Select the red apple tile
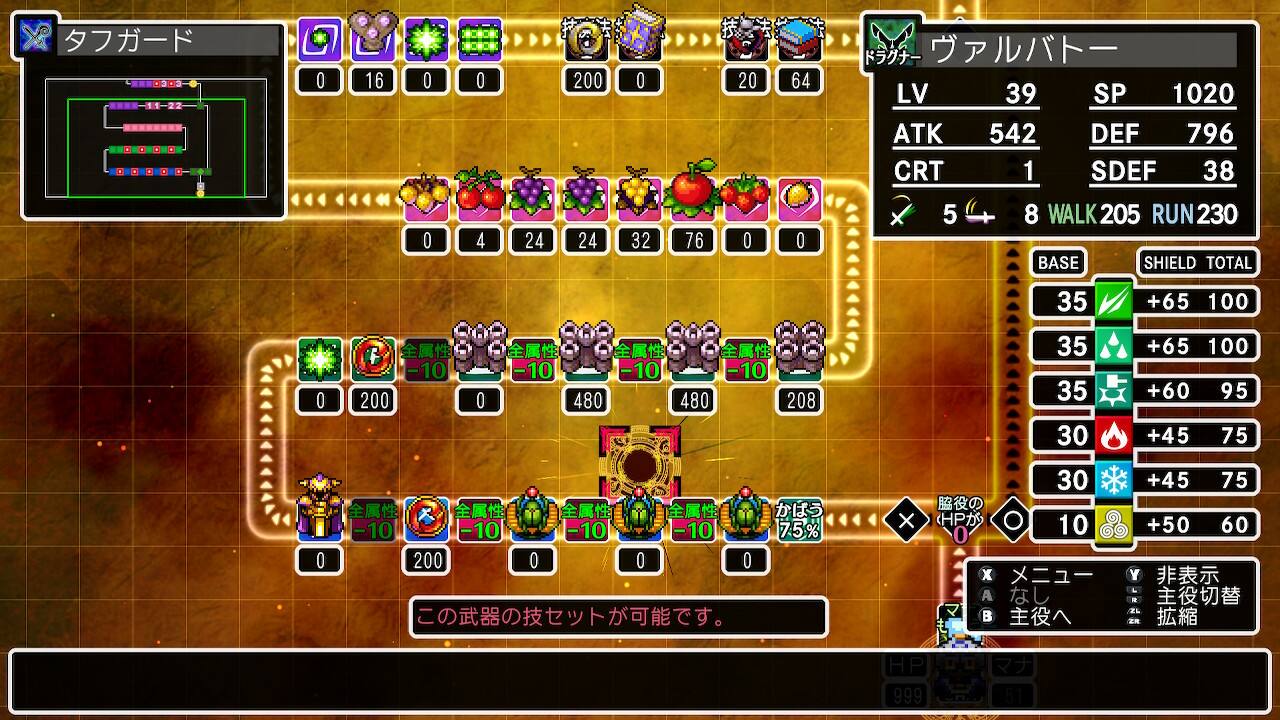This screenshot has width=1280, height=720. point(692,194)
